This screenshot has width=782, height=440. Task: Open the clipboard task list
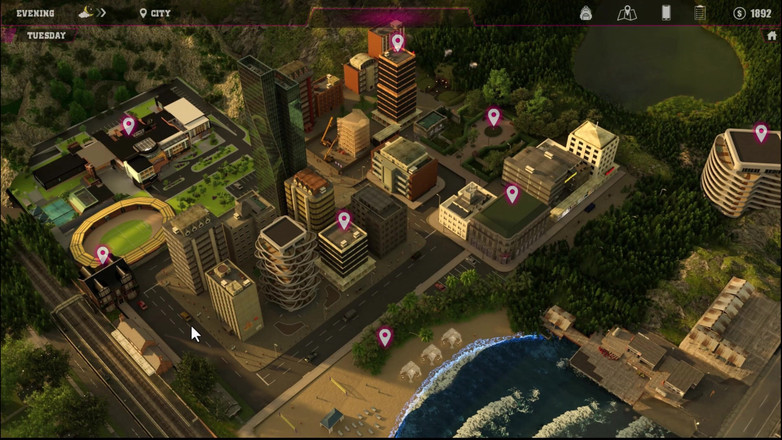coord(700,13)
